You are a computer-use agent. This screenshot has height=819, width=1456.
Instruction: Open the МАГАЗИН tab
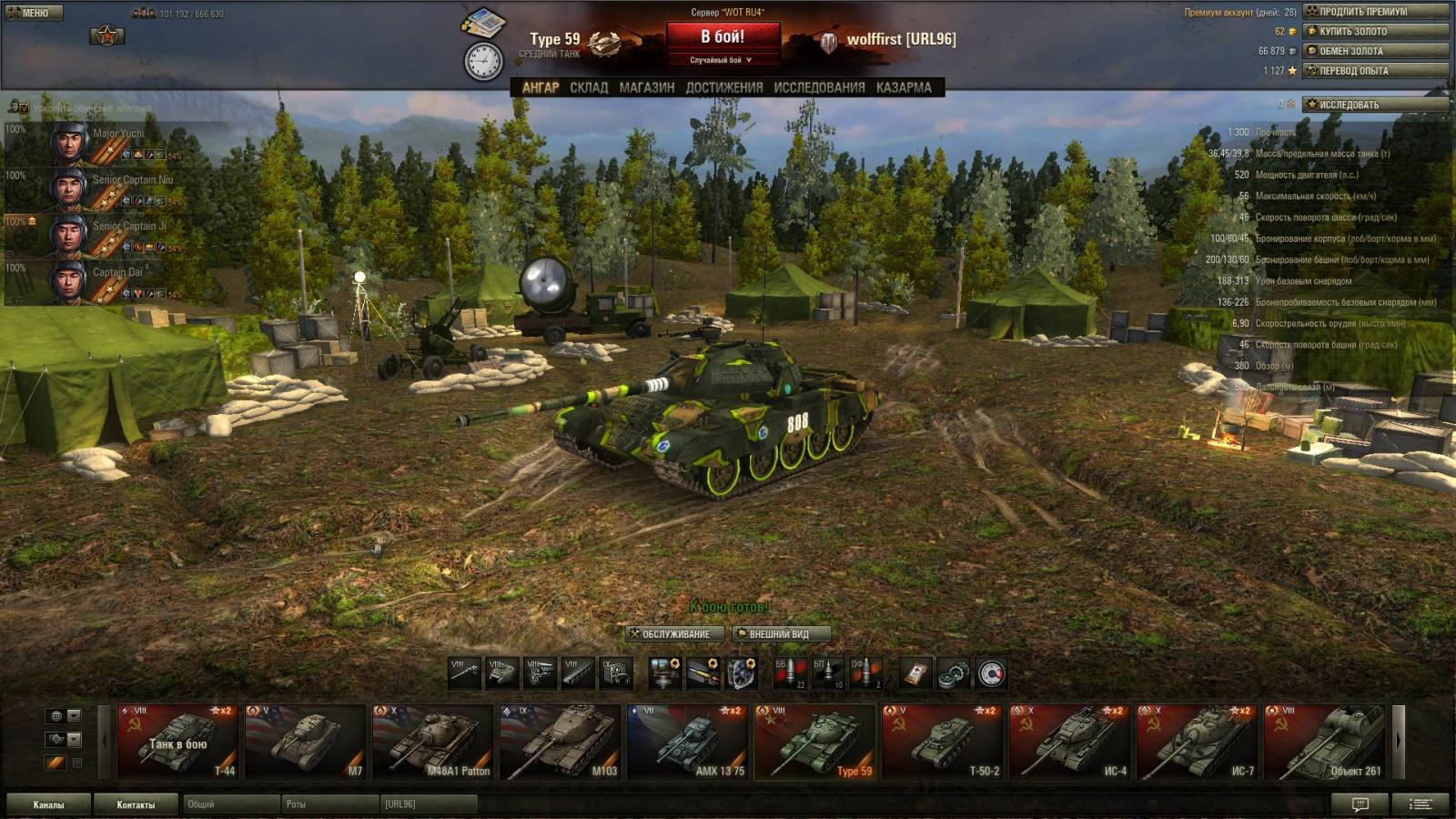point(646,87)
